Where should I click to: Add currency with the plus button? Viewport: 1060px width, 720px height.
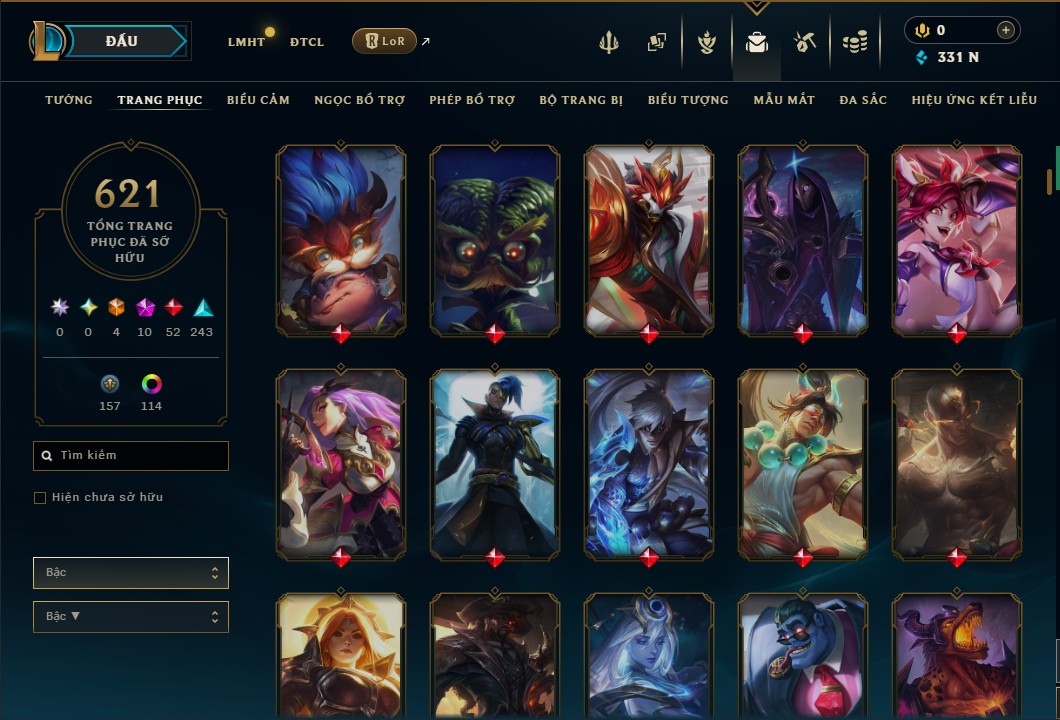tap(1005, 31)
